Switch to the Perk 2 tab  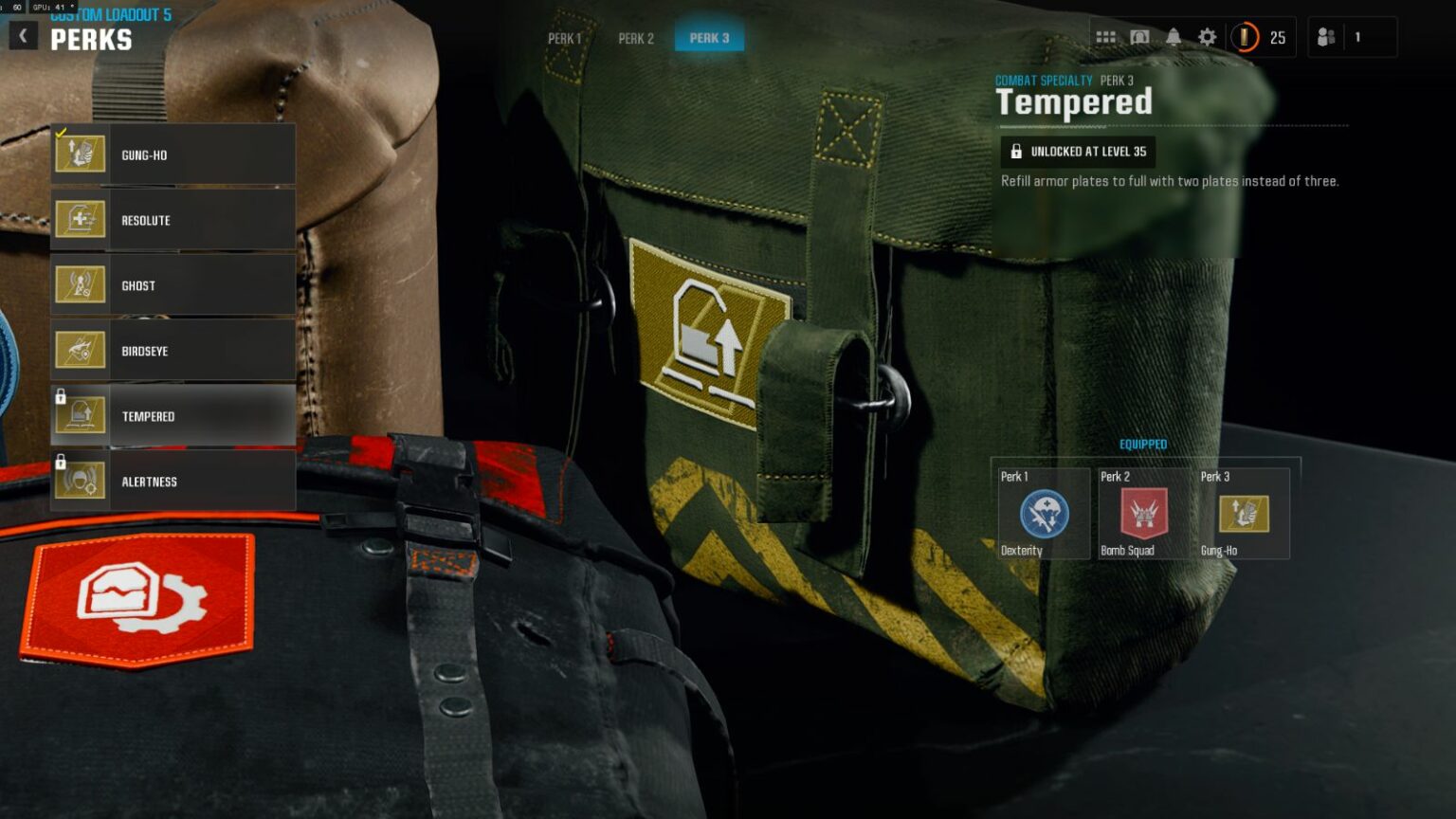pyautogui.click(x=636, y=39)
